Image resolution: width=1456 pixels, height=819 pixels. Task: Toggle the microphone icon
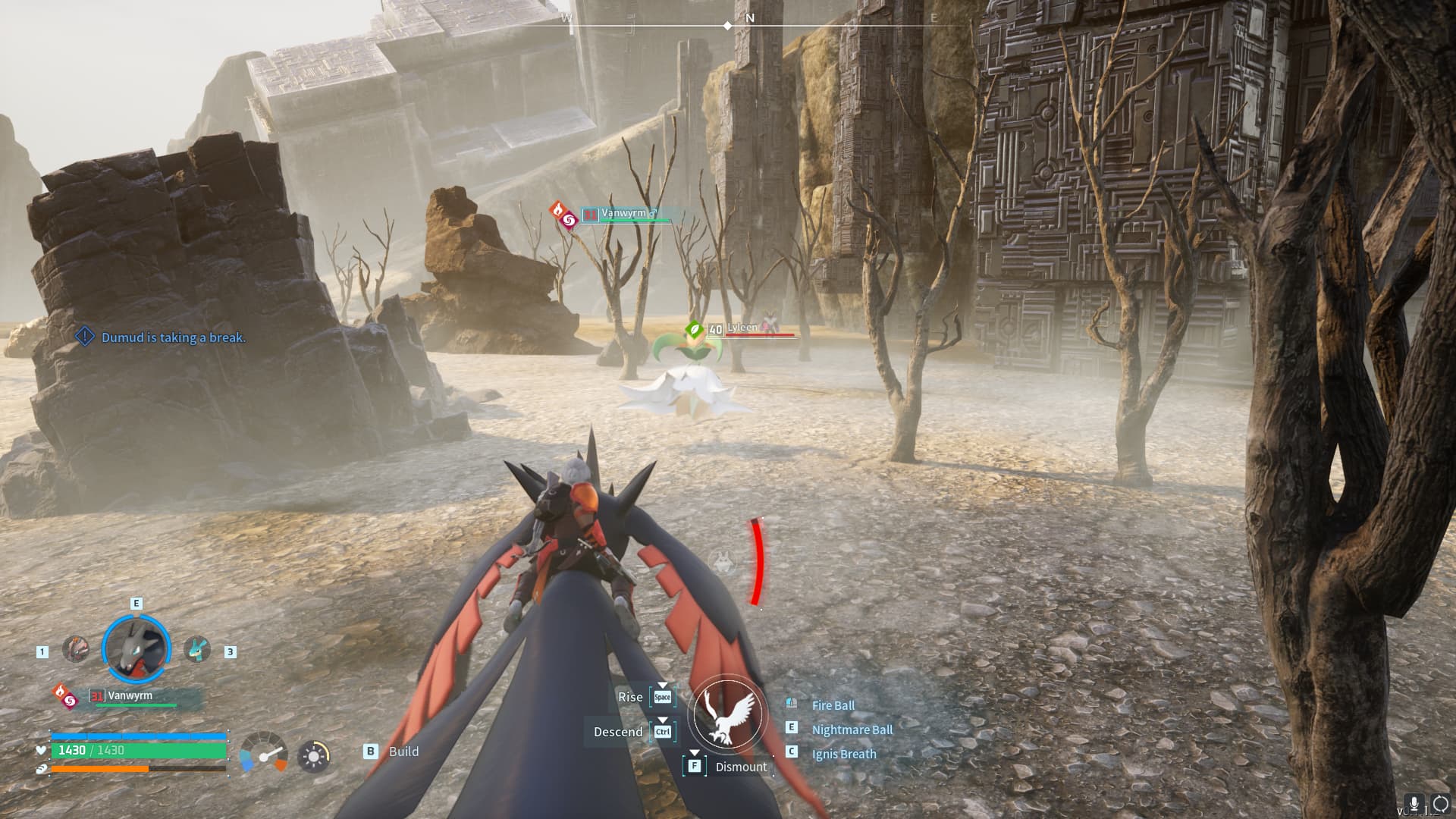pyautogui.click(x=1413, y=803)
